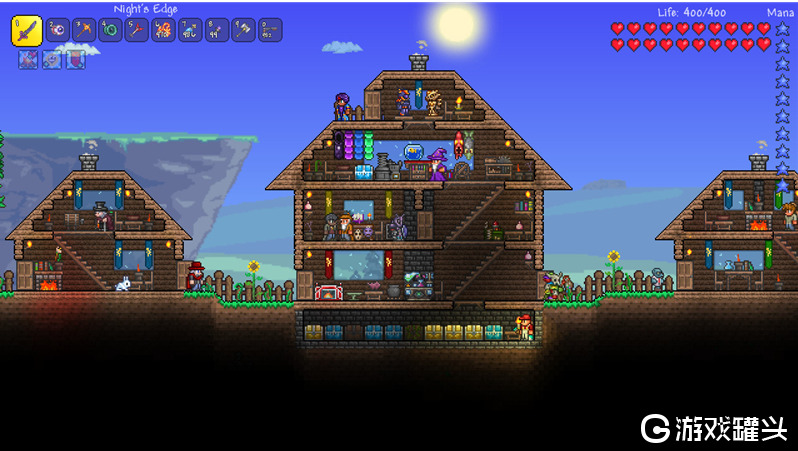The height and width of the screenshot is (451, 798).
Task: Select the silver hammer hotbar slot
Action: 243,30
